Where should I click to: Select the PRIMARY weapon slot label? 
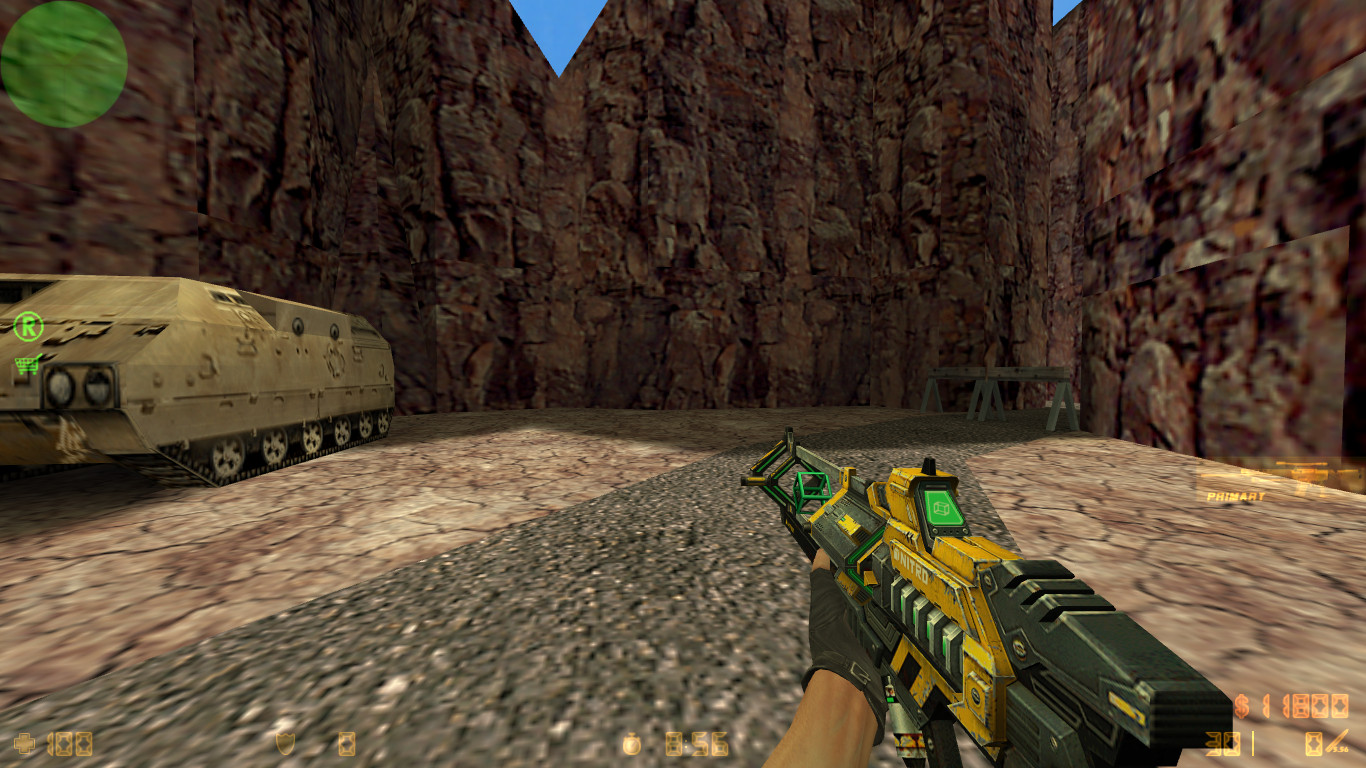(x=1235, y=496)
